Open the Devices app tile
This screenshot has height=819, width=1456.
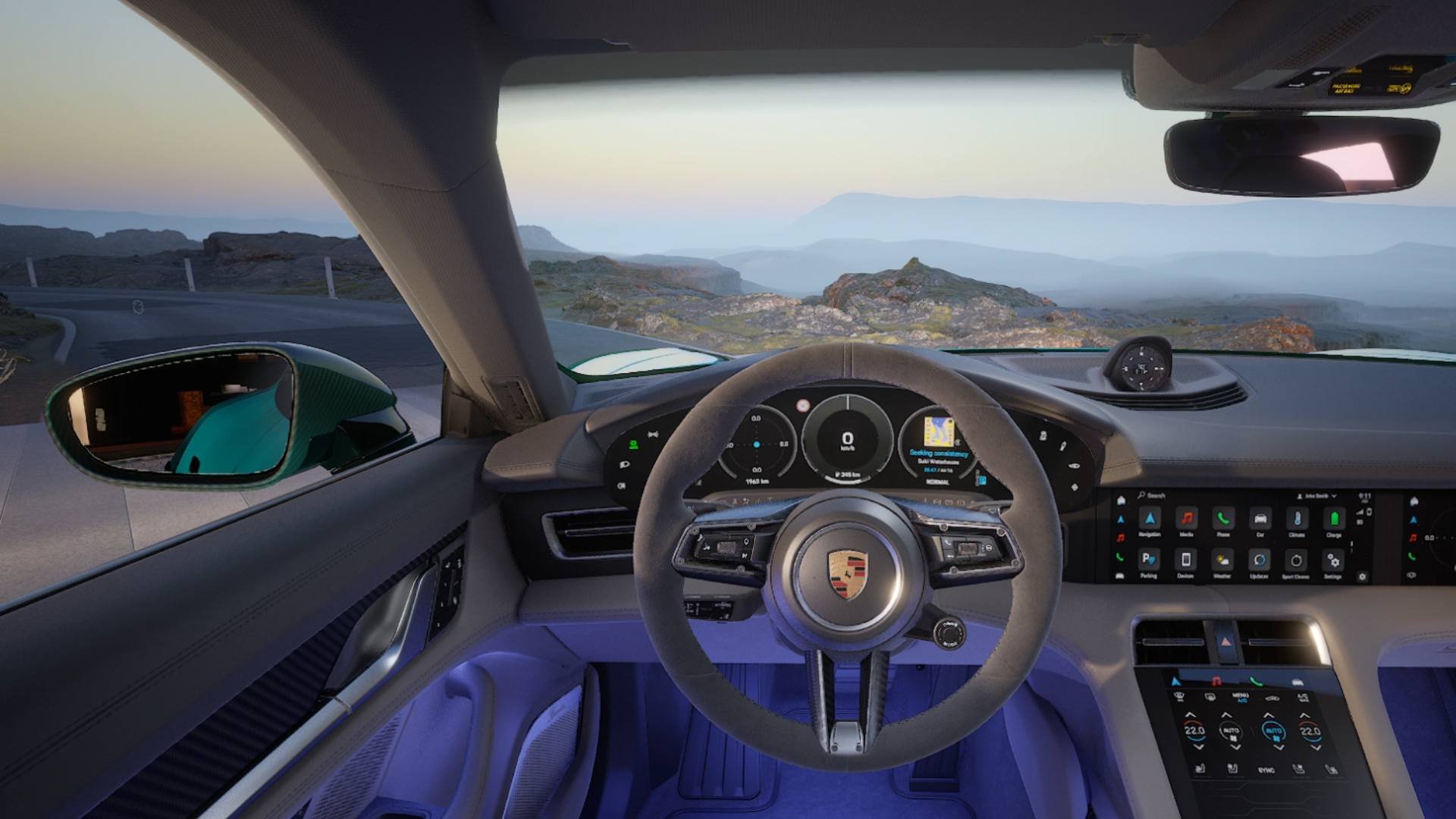click(1186, 560)
